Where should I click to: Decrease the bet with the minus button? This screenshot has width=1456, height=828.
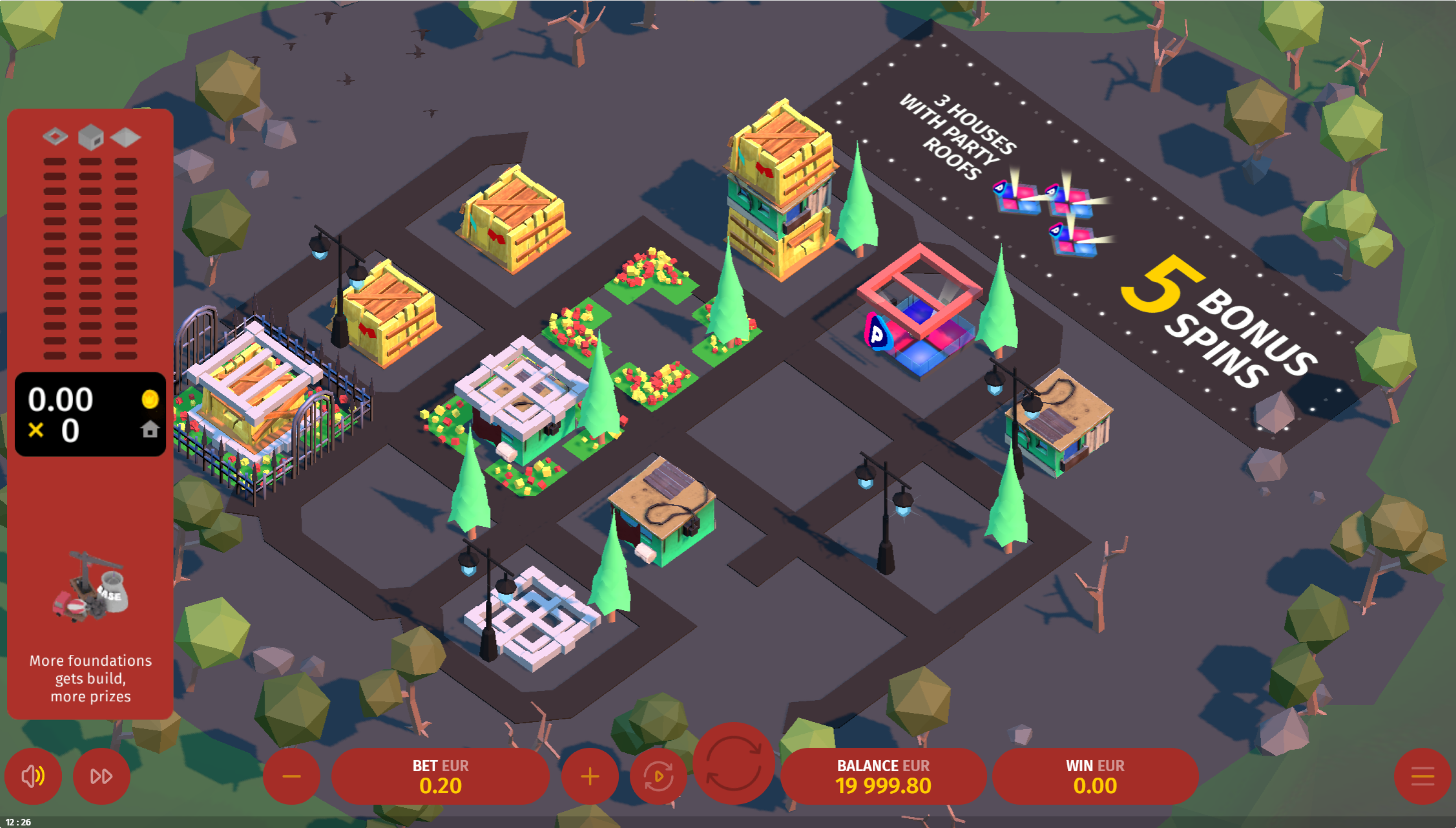coord(291,776)
